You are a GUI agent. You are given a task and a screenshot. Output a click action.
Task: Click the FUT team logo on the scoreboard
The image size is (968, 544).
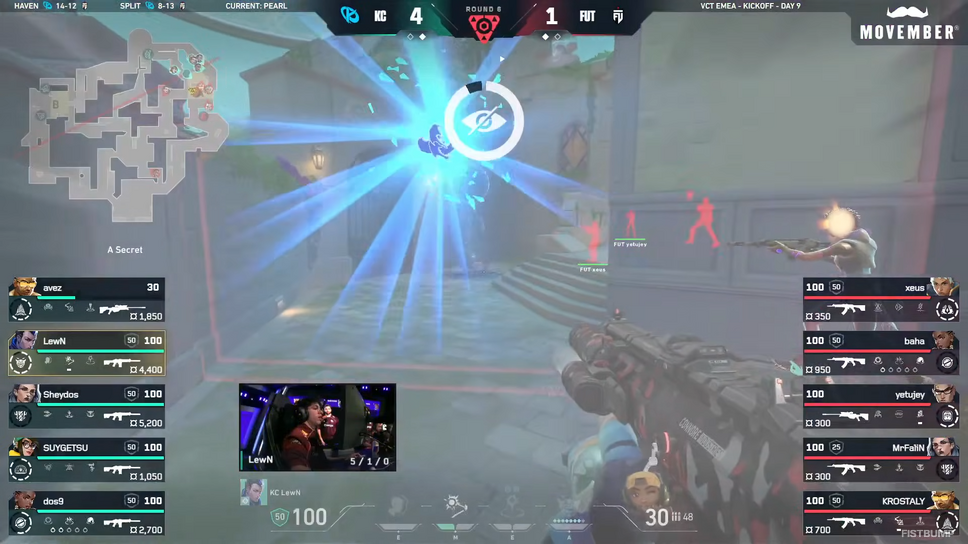pos(619,16)
